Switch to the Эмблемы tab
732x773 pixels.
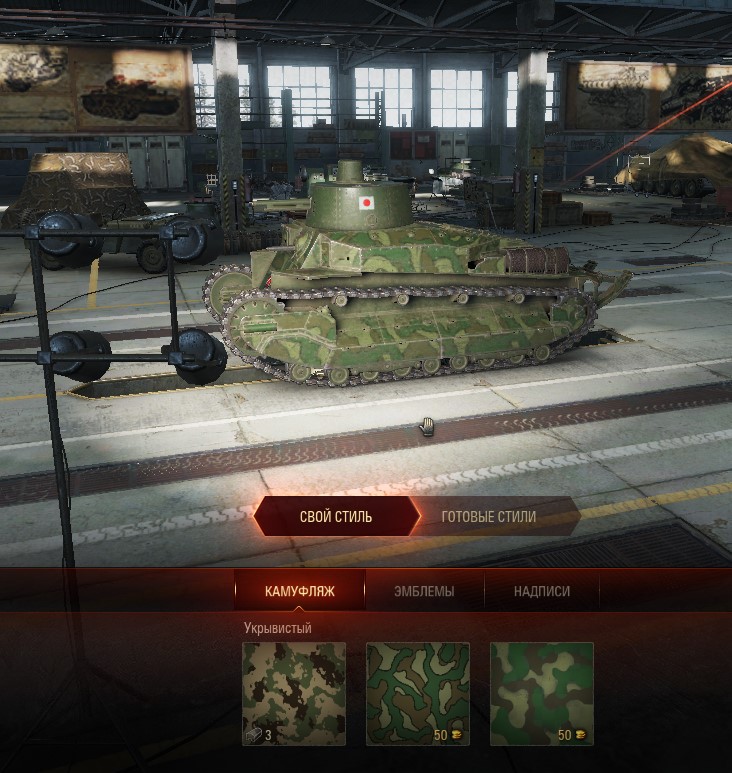423,591
